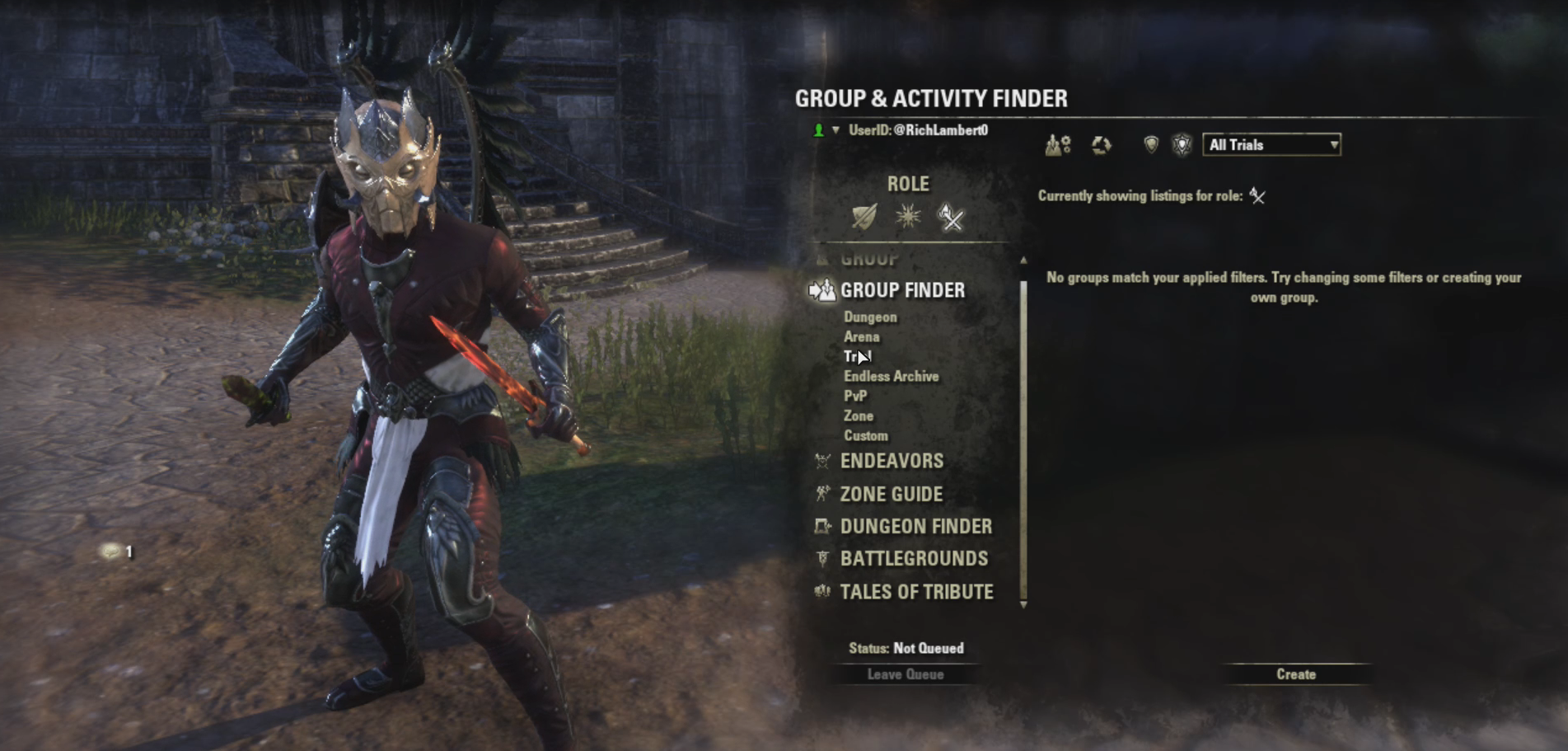This screenshot has width=1568, height=751.
Task: Choose the Arena category
Action: point(861,337)
